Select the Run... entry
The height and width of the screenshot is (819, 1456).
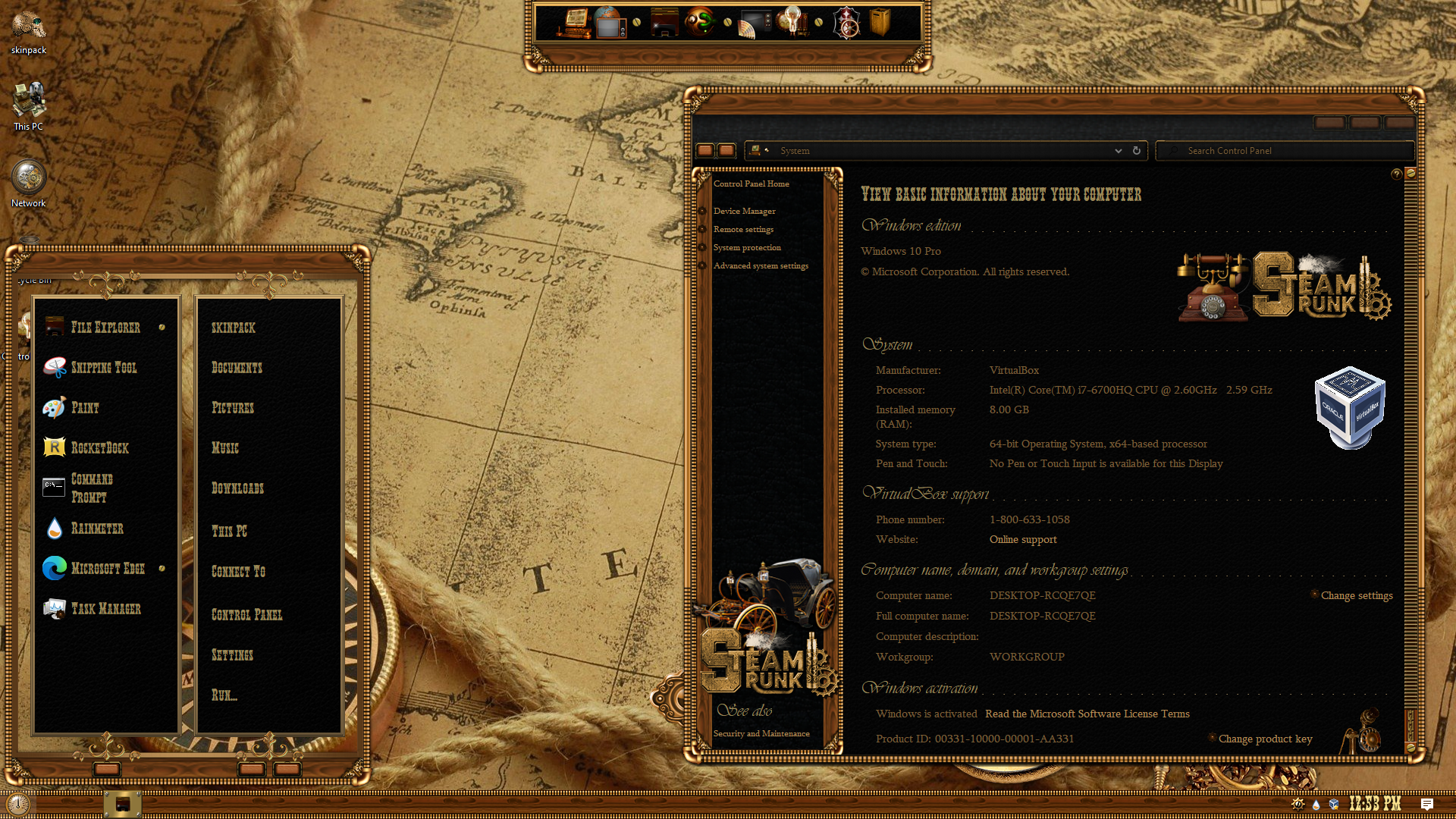[x=224, y=695]
